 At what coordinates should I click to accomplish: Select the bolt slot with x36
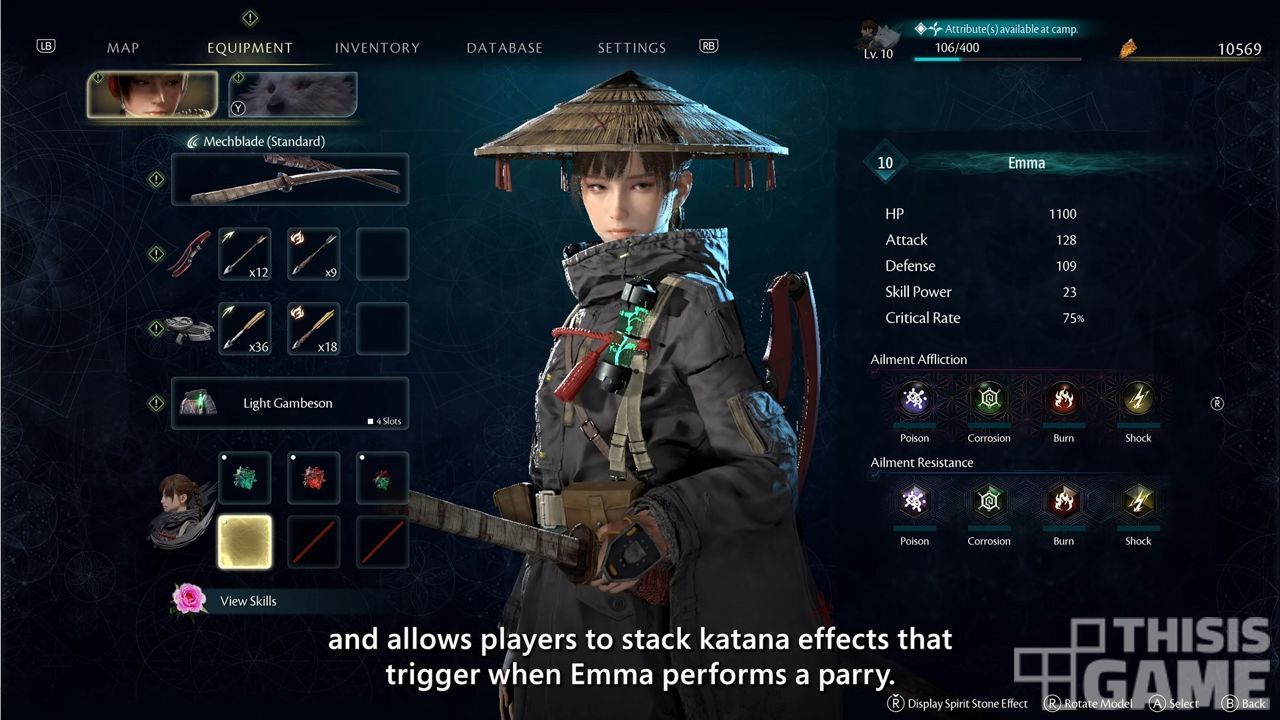coord(245,328)
